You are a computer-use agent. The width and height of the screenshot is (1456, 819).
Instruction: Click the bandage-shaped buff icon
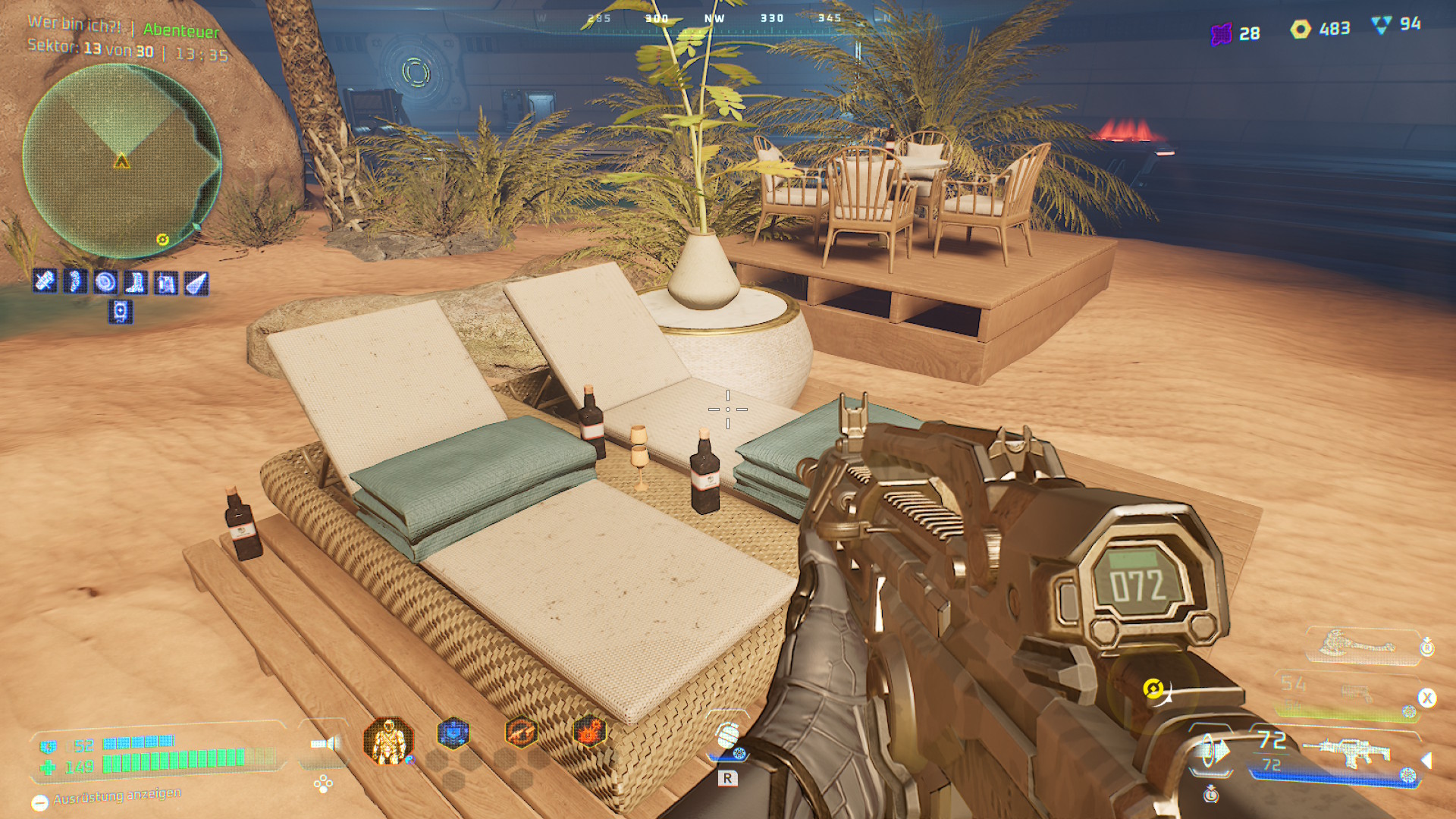[x=45, y=282]
